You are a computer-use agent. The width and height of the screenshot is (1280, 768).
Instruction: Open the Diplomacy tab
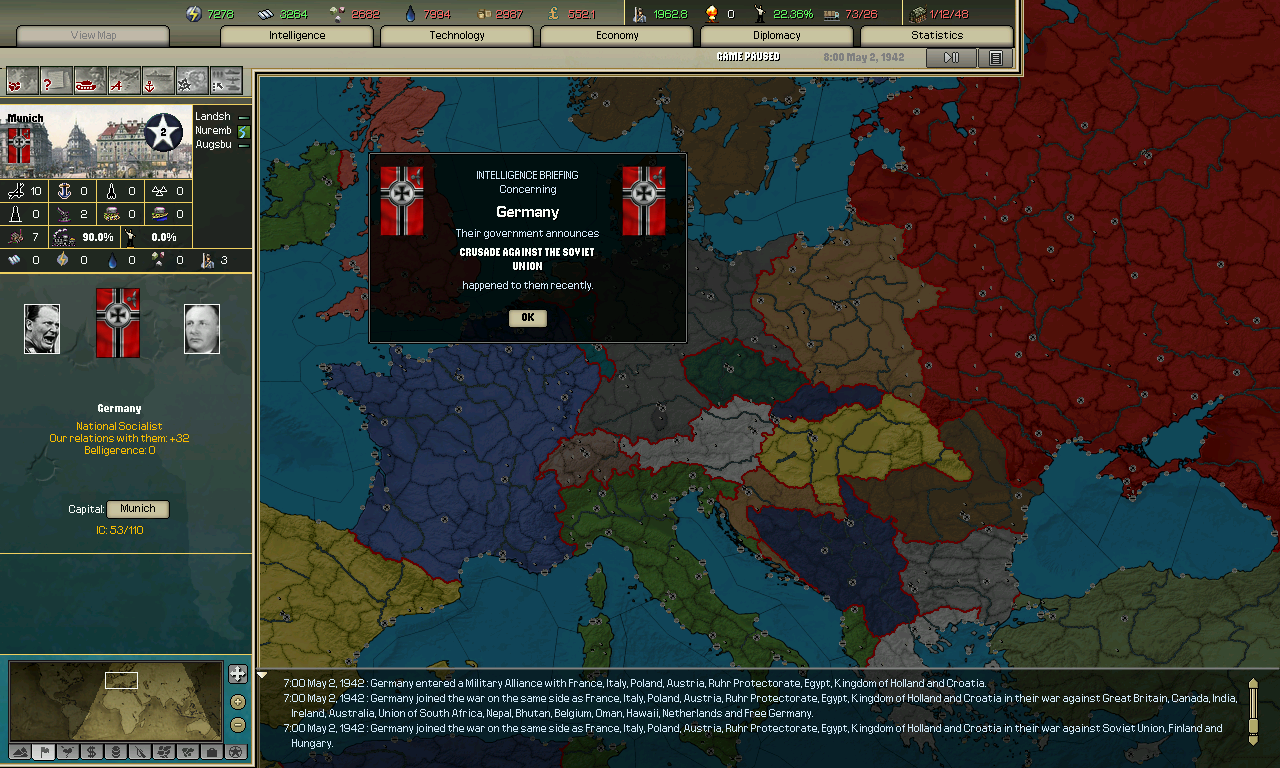click(776, 34)
